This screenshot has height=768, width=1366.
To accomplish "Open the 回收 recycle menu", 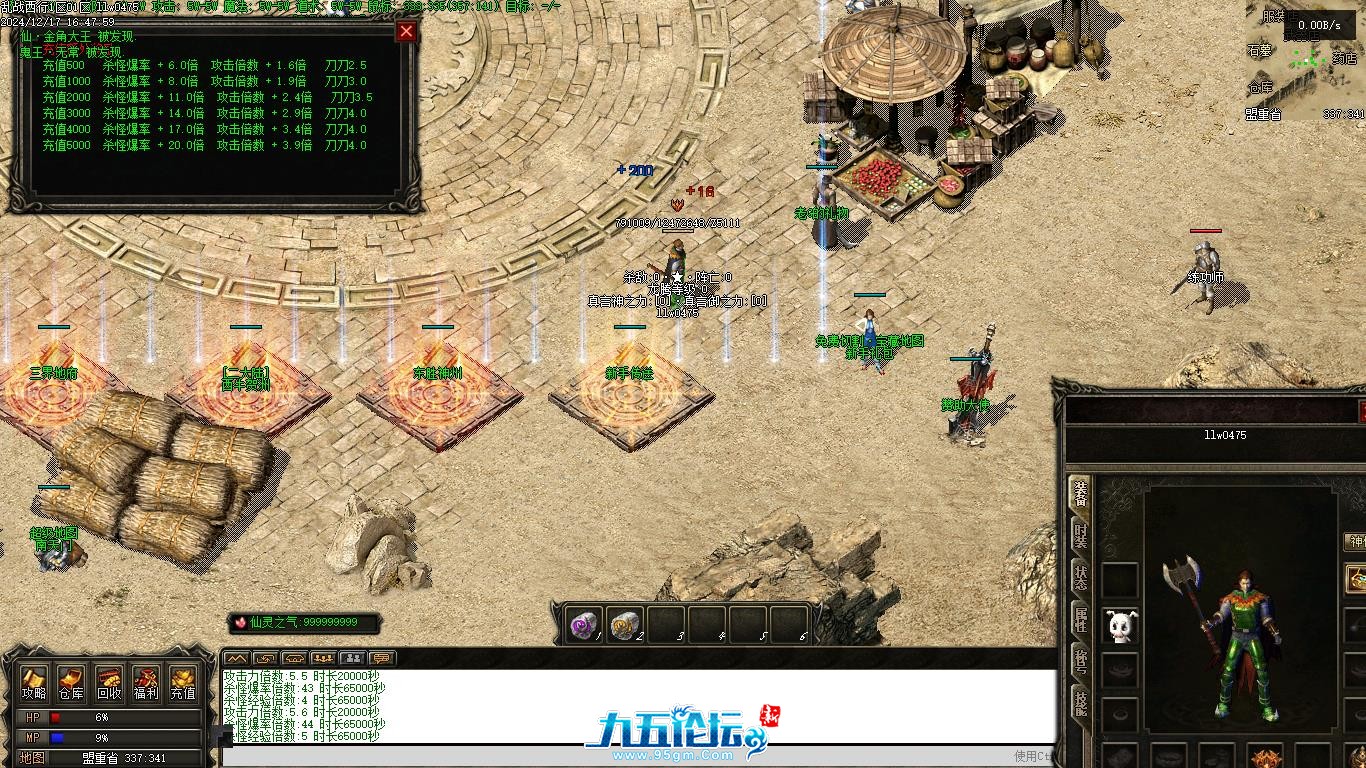I will click(x=109, y=683).
